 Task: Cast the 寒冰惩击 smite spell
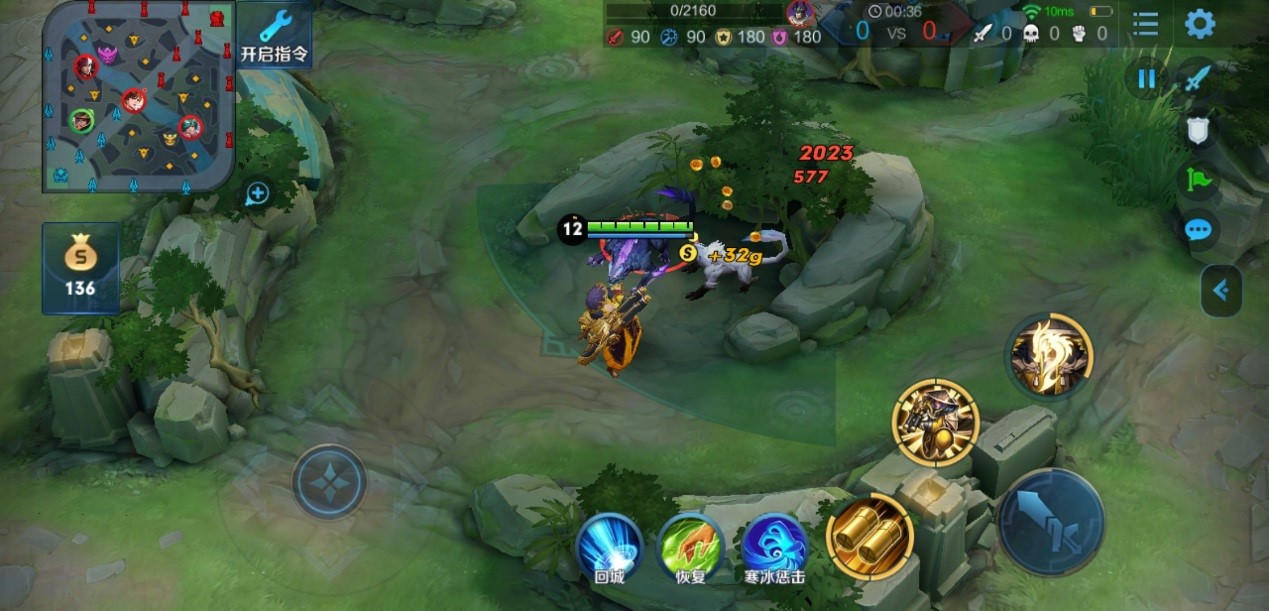[x=774, y=546]
